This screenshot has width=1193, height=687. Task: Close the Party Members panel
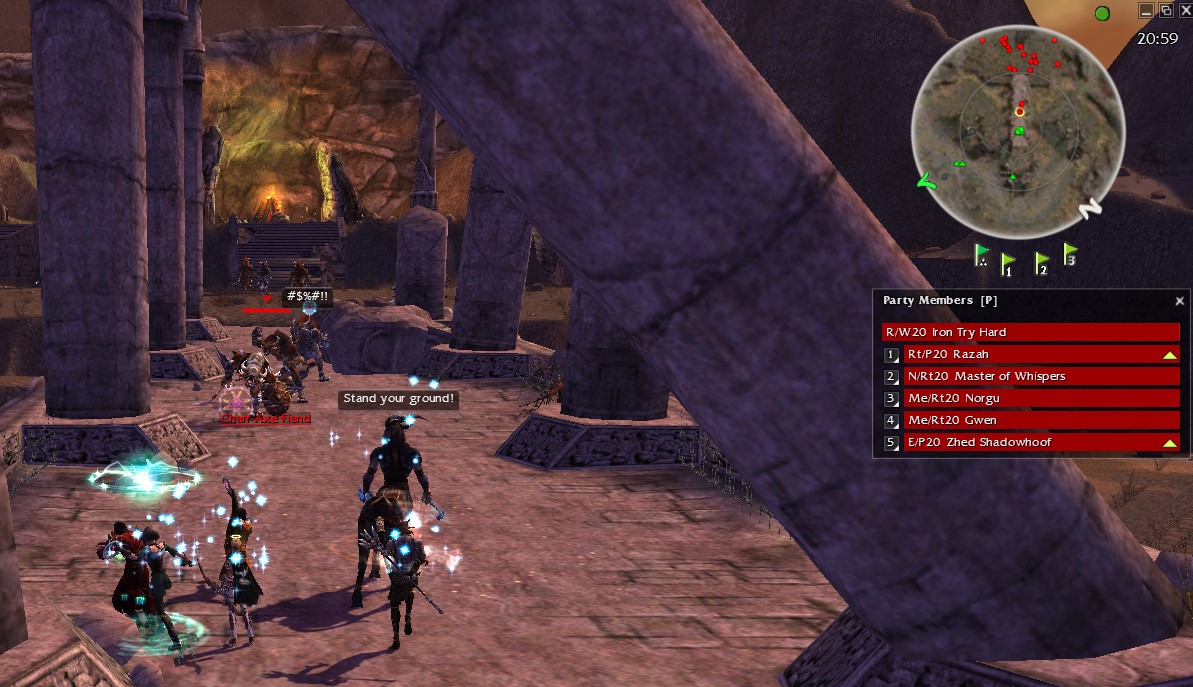[x=1180, y=300]
